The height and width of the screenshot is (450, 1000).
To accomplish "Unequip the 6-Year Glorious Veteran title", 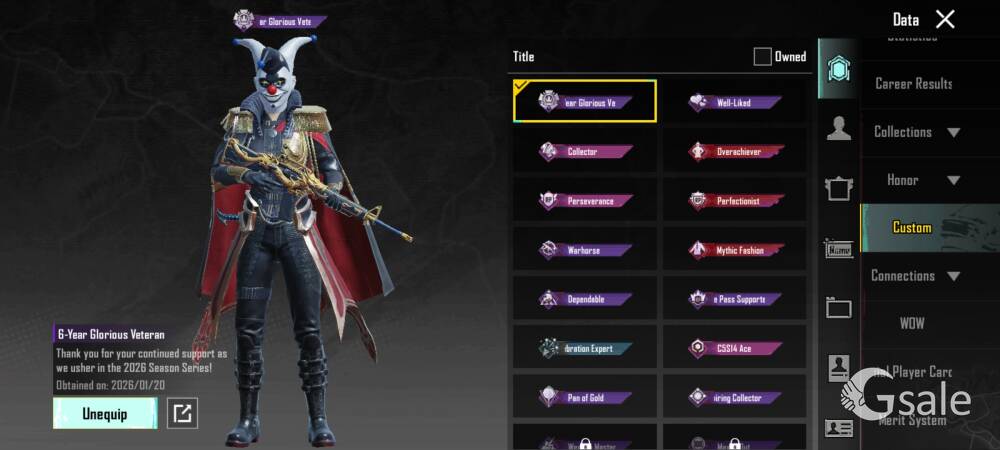I will tap(105, 413).
